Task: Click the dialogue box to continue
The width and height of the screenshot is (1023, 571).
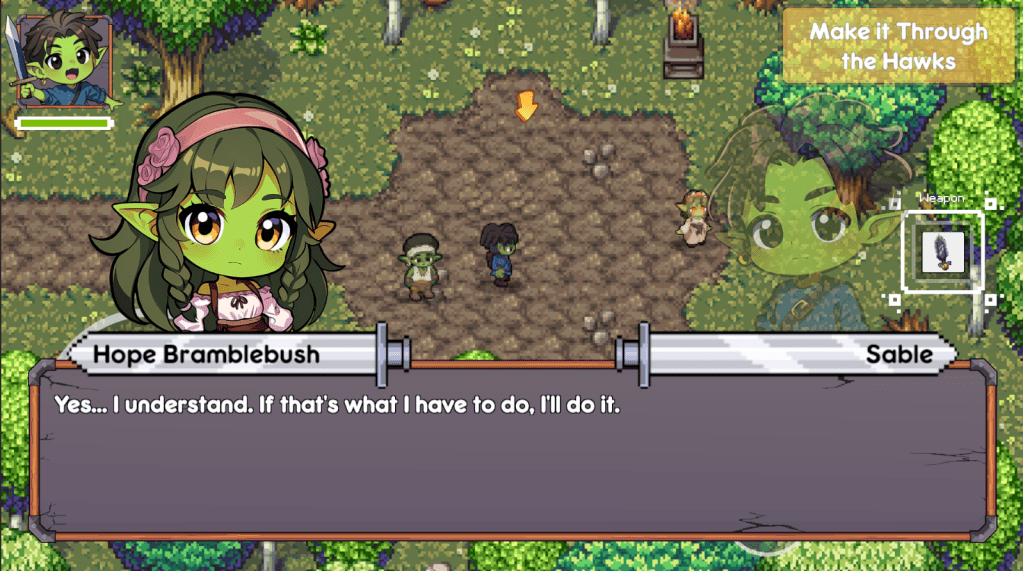Action: click(511, 453)
